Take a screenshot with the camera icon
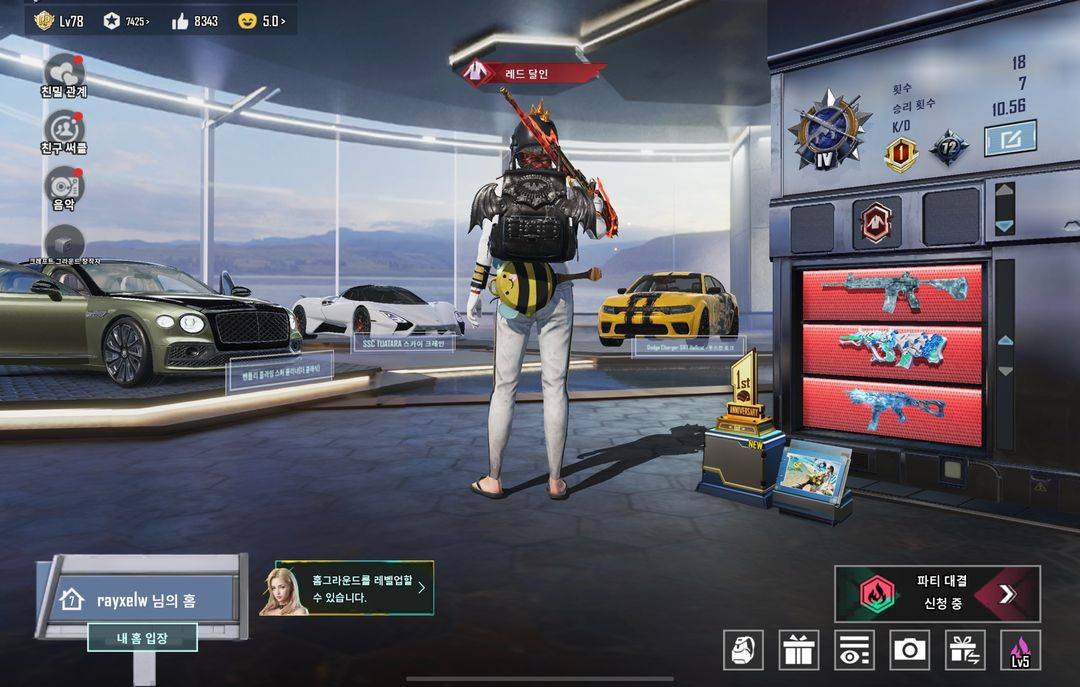Image resolution: width=1080 pixels, height=687 pixels. (909, 650)
